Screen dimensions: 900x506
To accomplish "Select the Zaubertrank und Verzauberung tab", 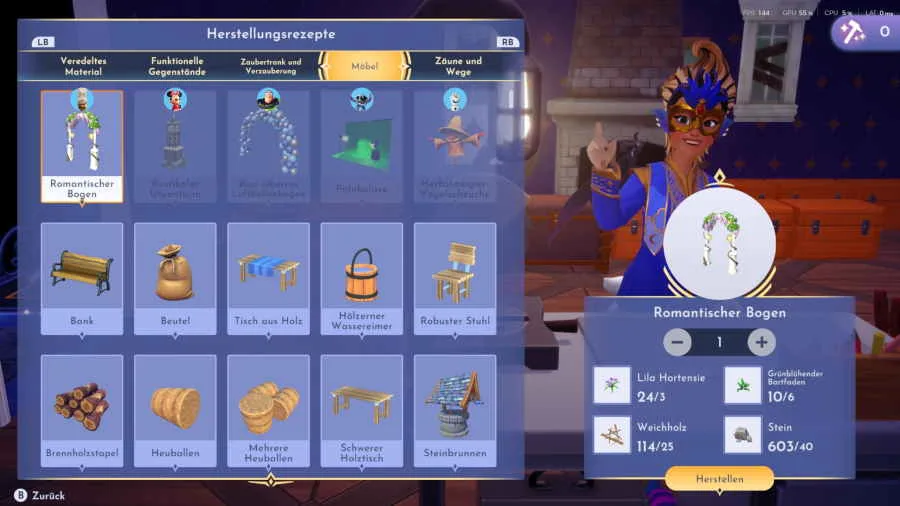I will click(x=270, y=66).
